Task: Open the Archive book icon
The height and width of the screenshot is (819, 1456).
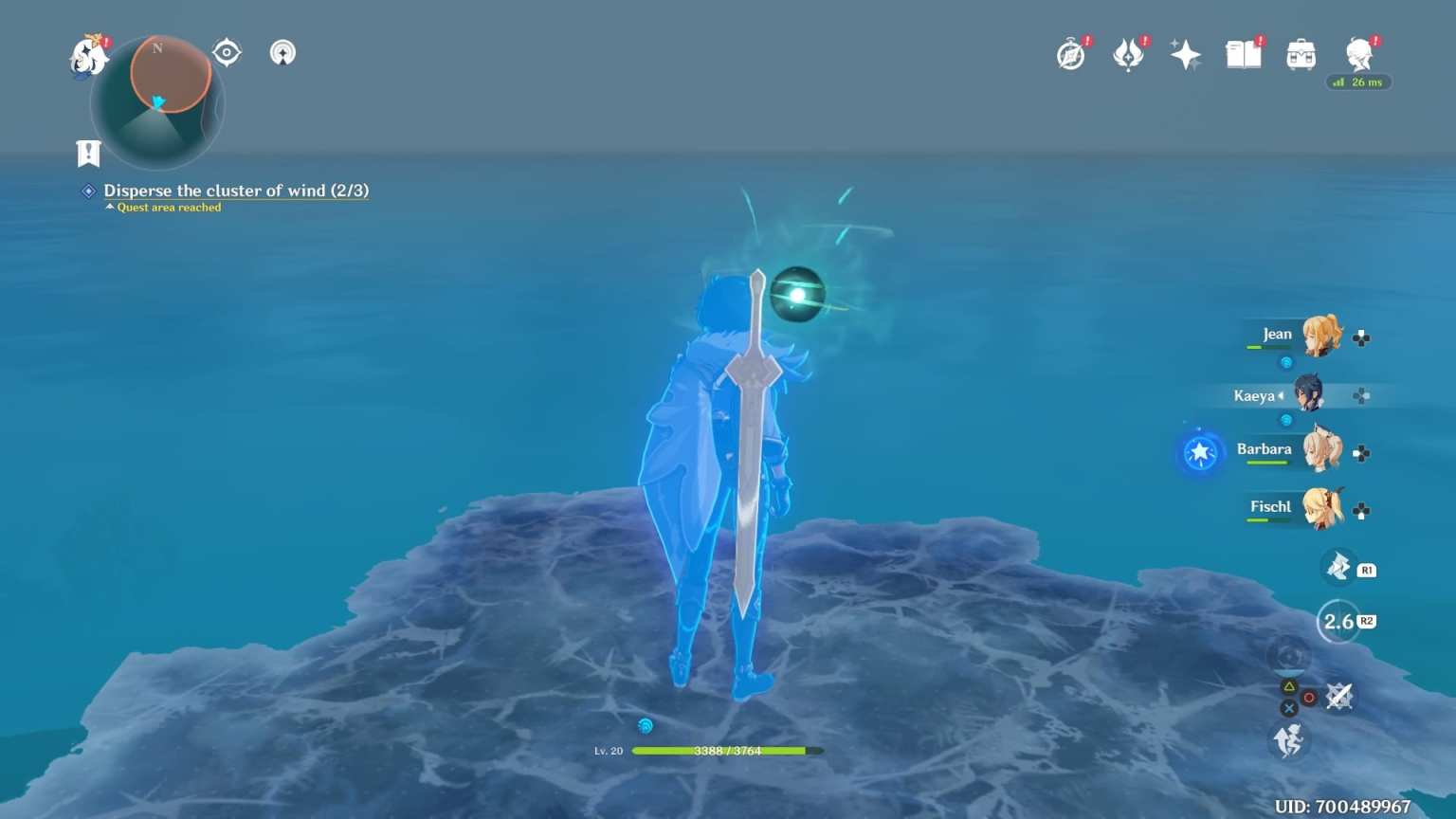Action: (1243, 54)
